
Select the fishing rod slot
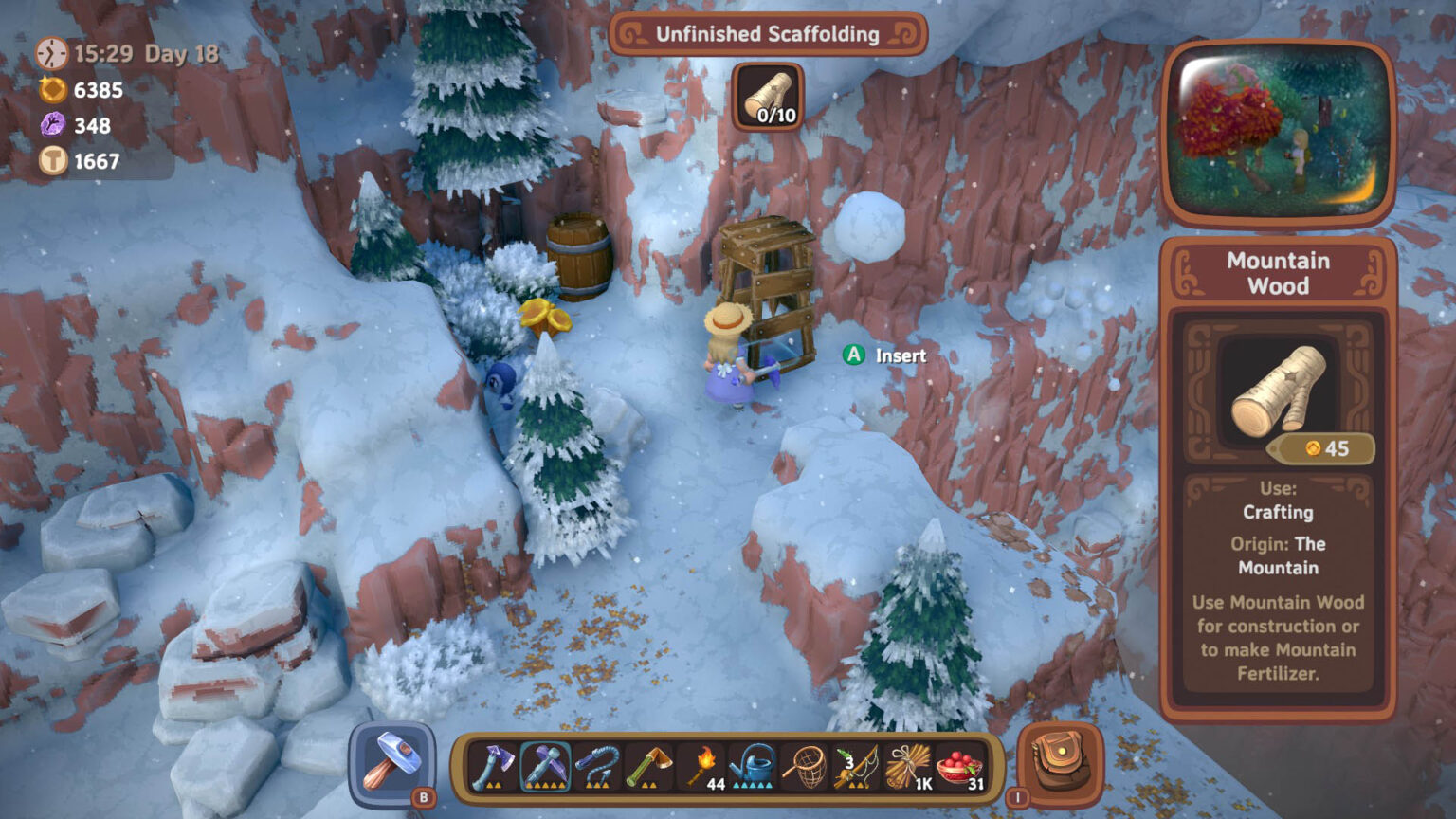856,766
